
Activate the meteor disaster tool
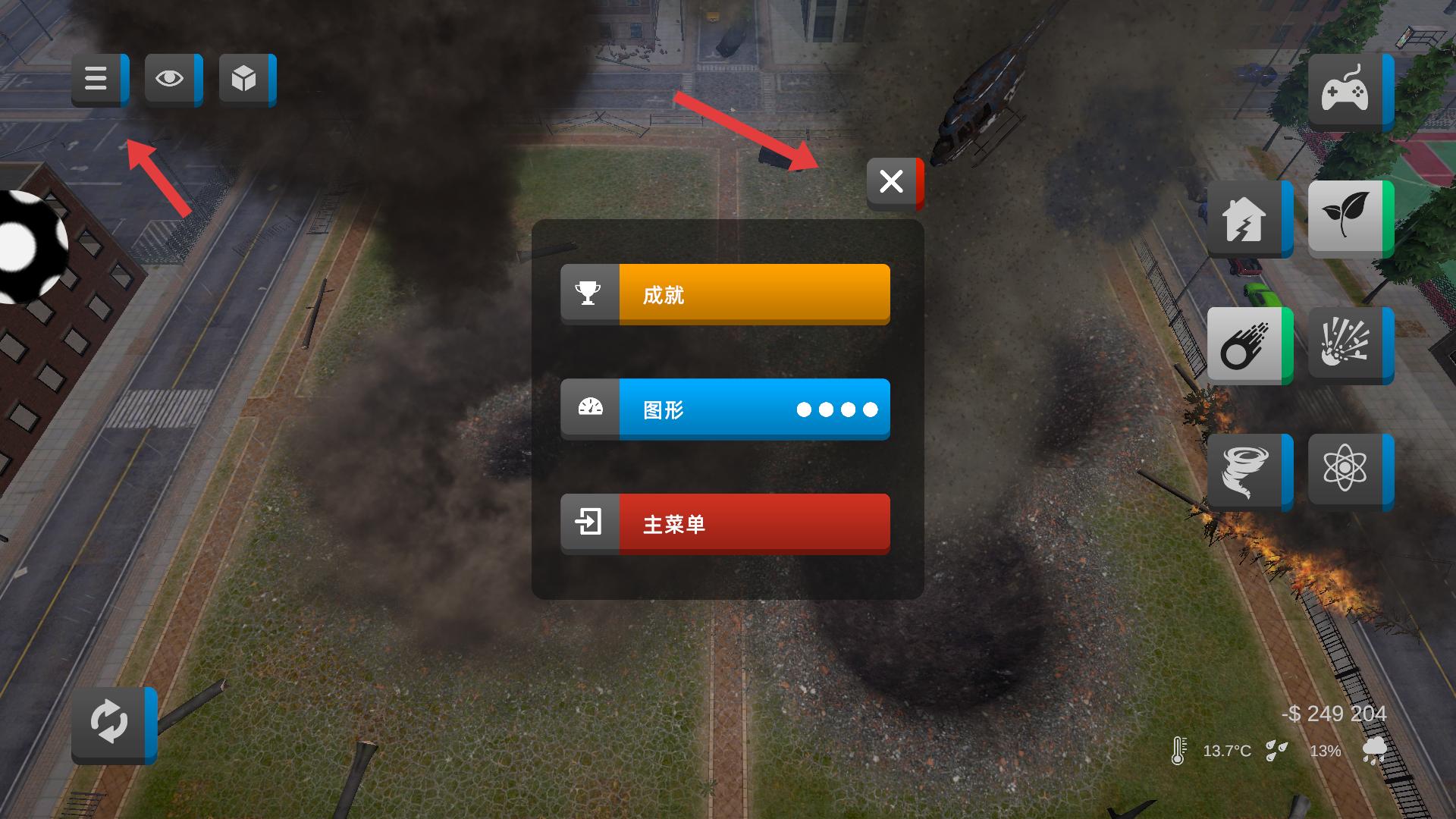coord(1246,345)
